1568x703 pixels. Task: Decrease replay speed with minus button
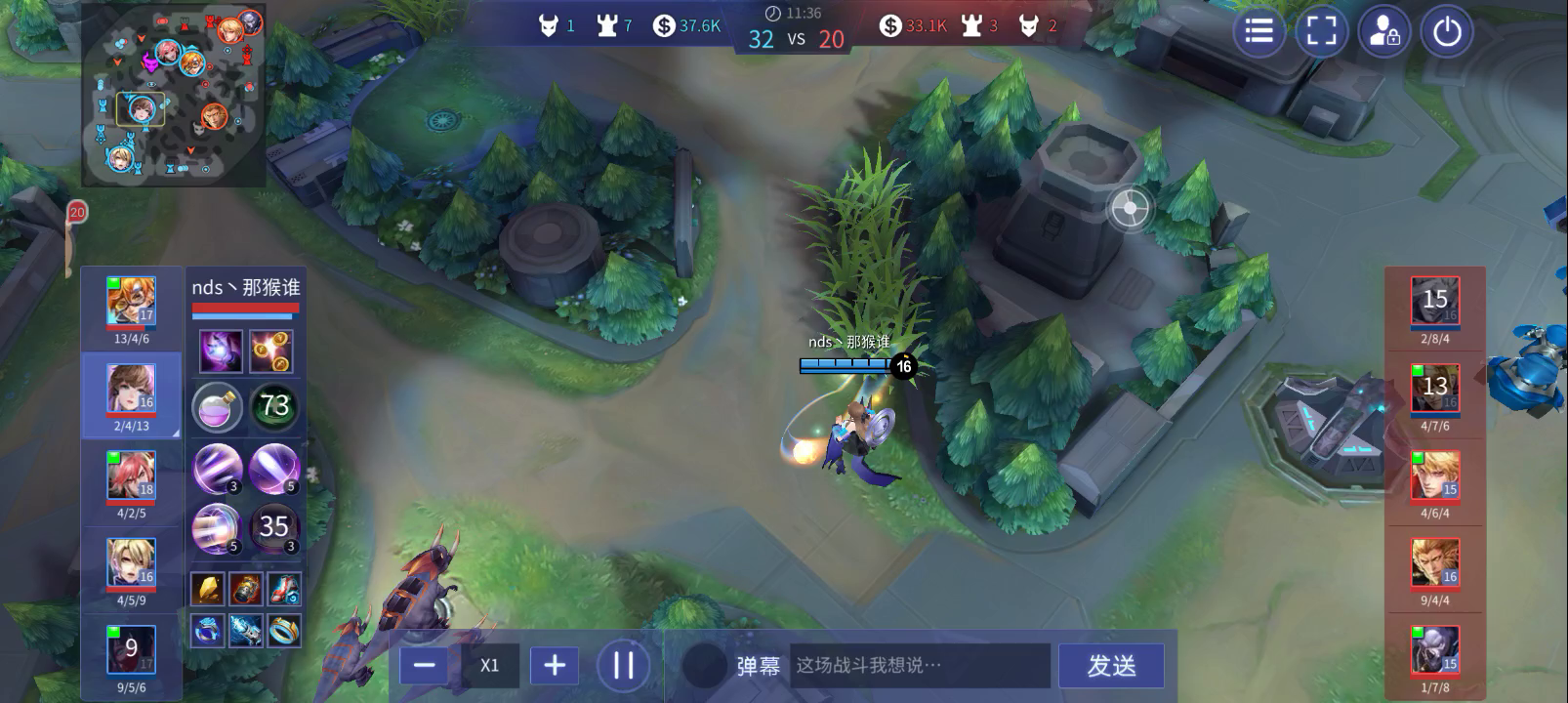[424, 666]
